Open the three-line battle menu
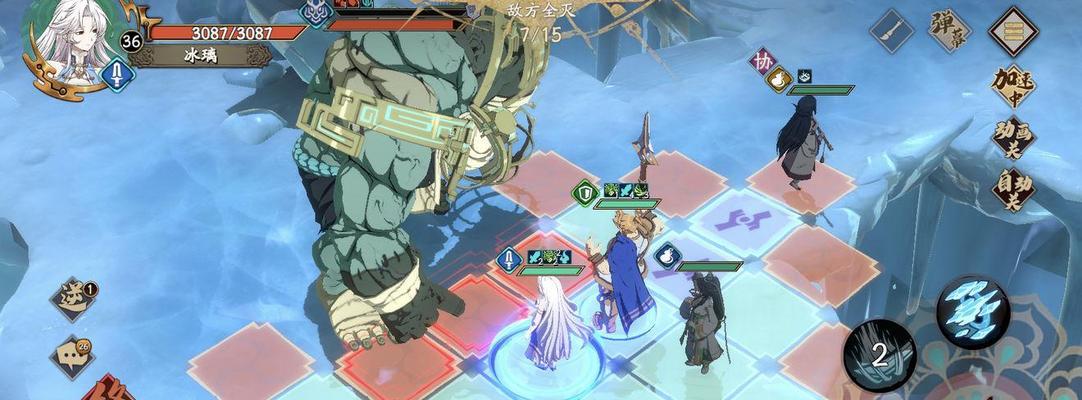This screenshot has height=400, width=1082. (1012, 31)
